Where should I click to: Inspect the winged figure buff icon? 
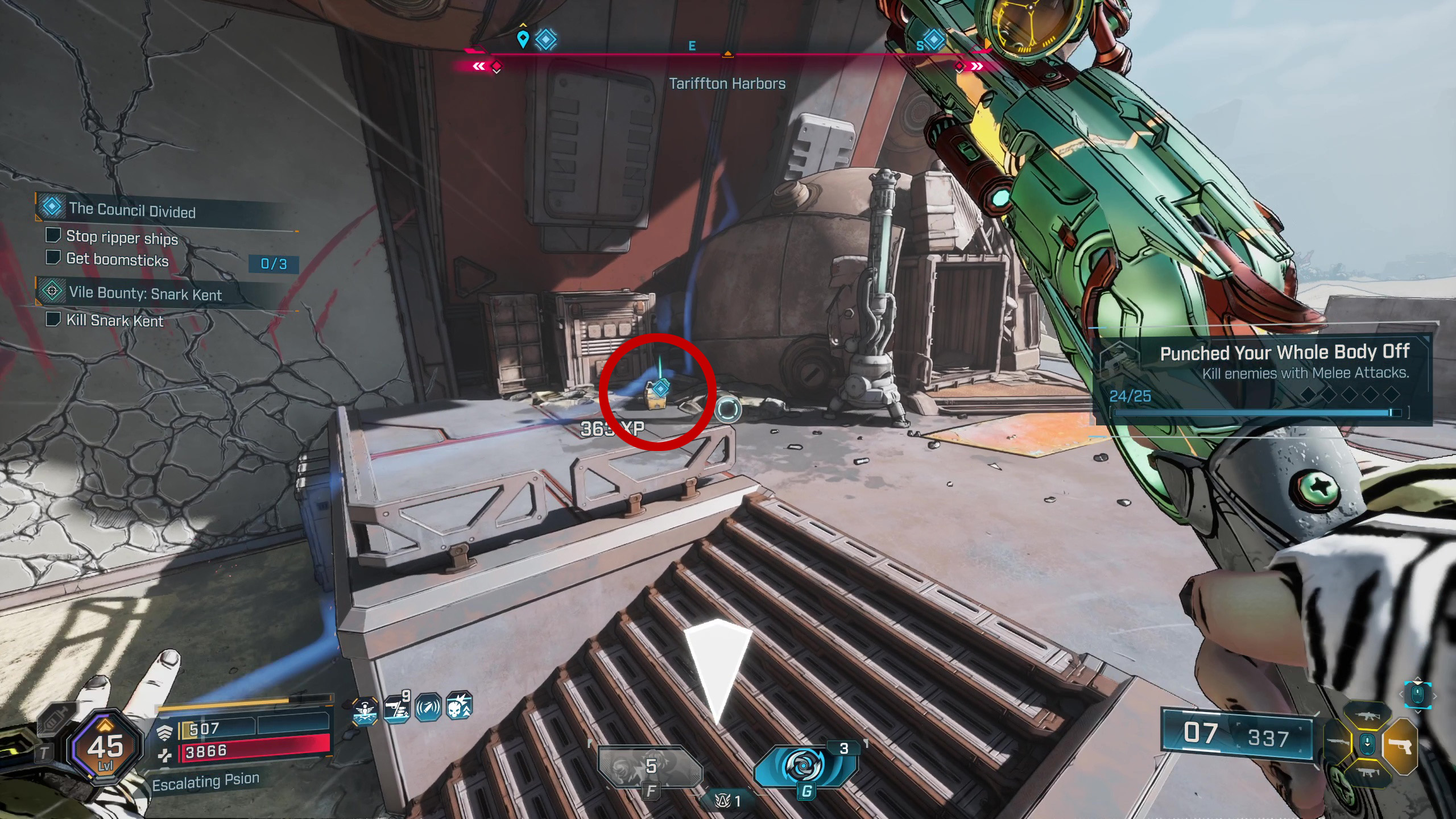[365, 711]
